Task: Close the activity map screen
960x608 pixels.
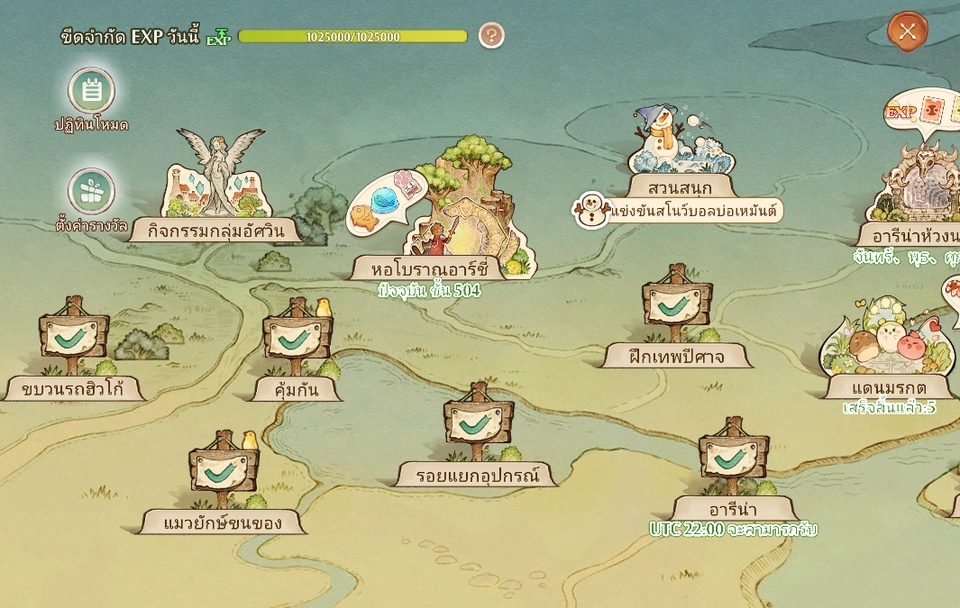Action: [x=907, y=31]
